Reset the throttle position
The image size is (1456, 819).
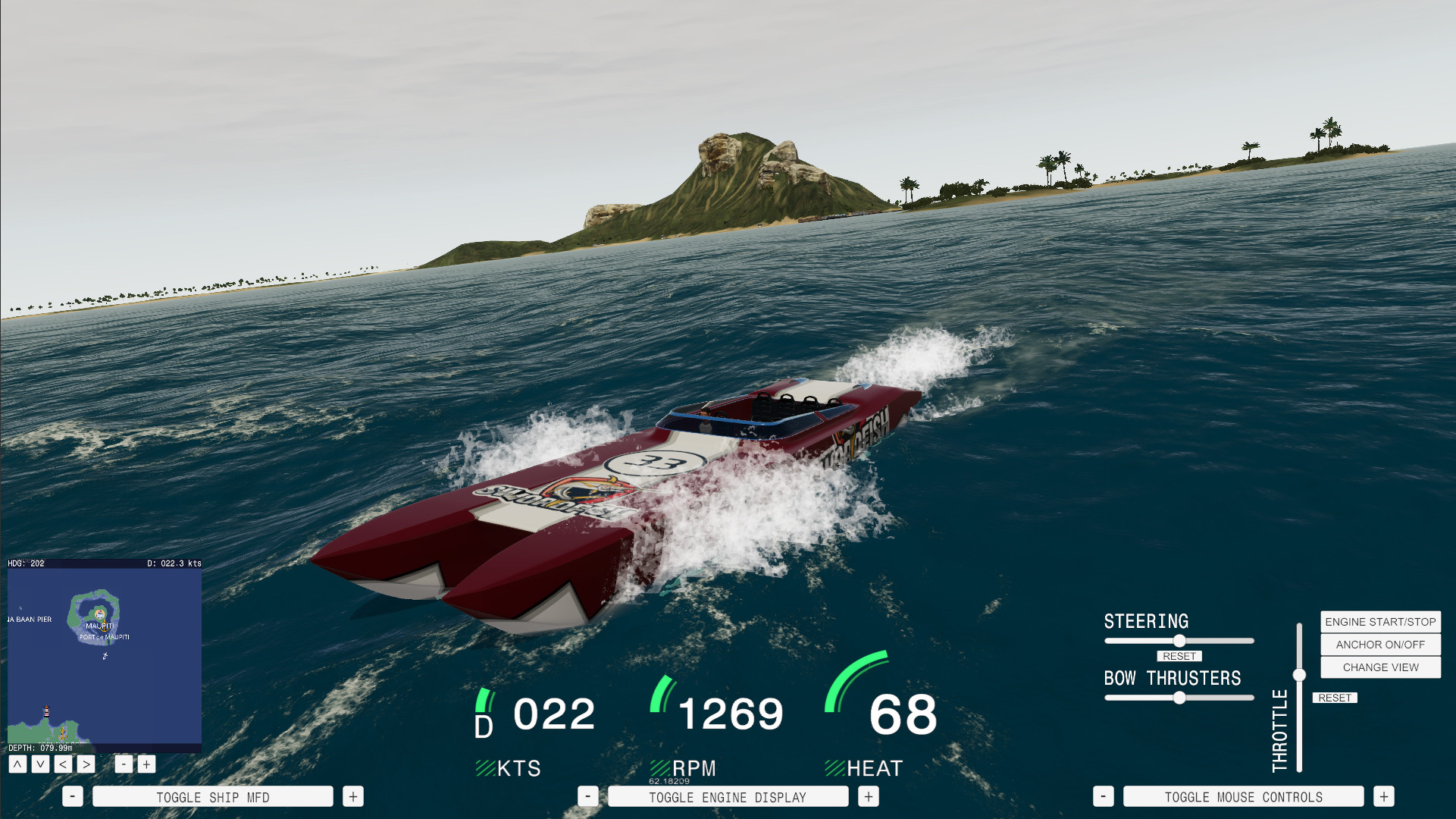point(1335,698)
